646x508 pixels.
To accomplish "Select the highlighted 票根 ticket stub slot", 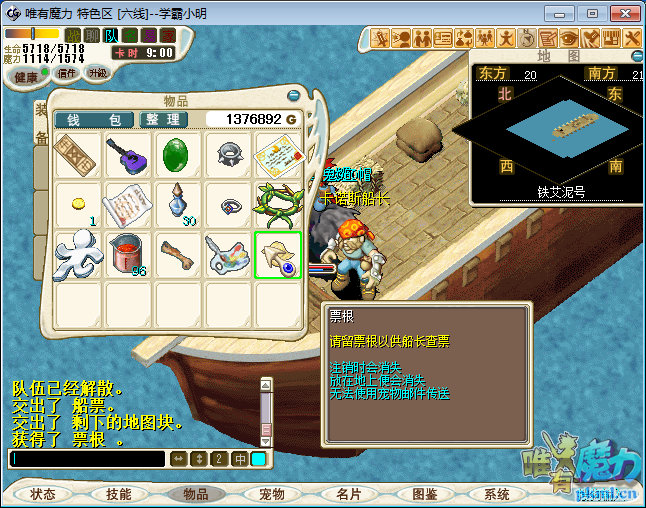I will click(278, 254).
